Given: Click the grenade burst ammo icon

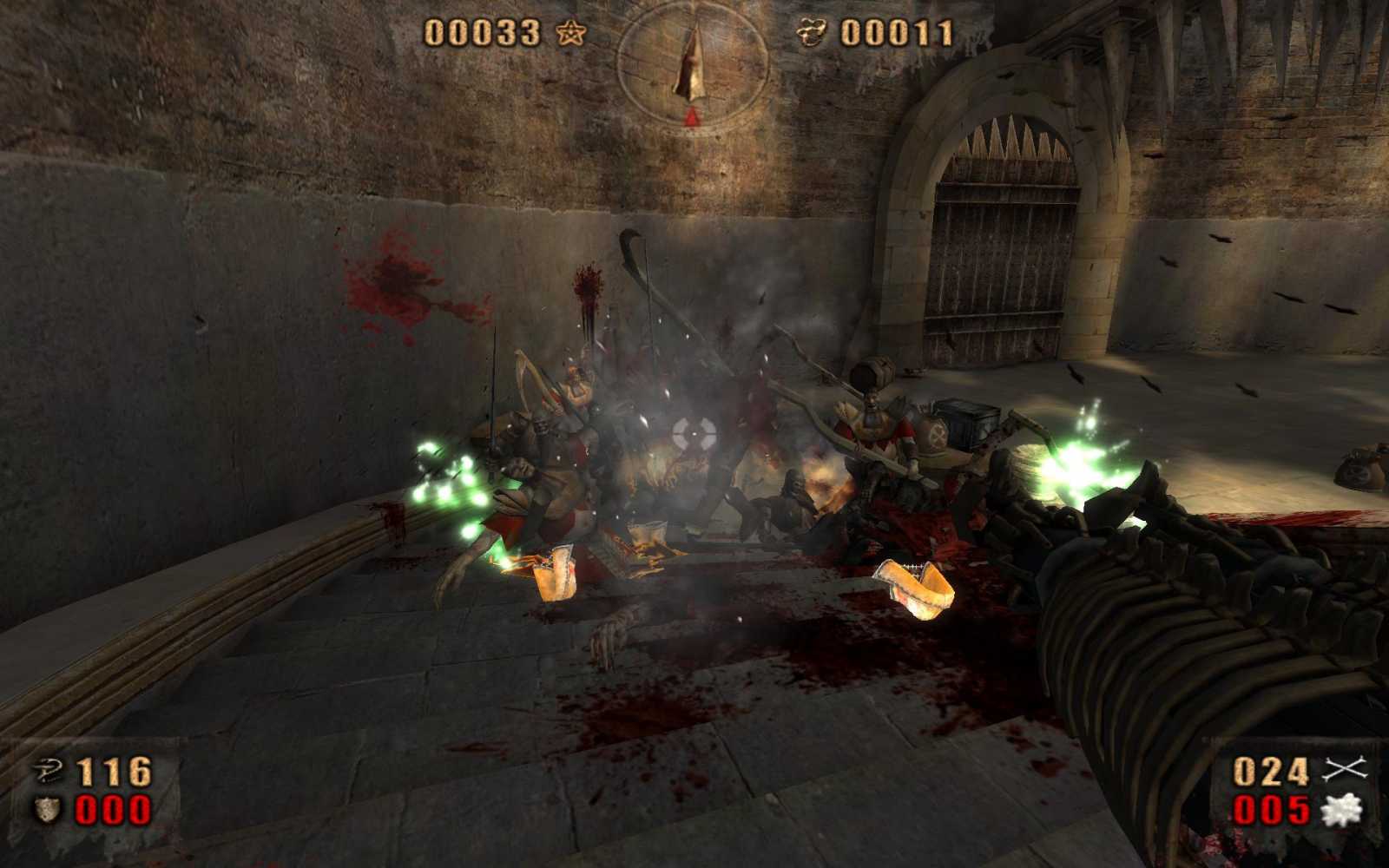Looking at the screenshot, I should [1342, 810].
